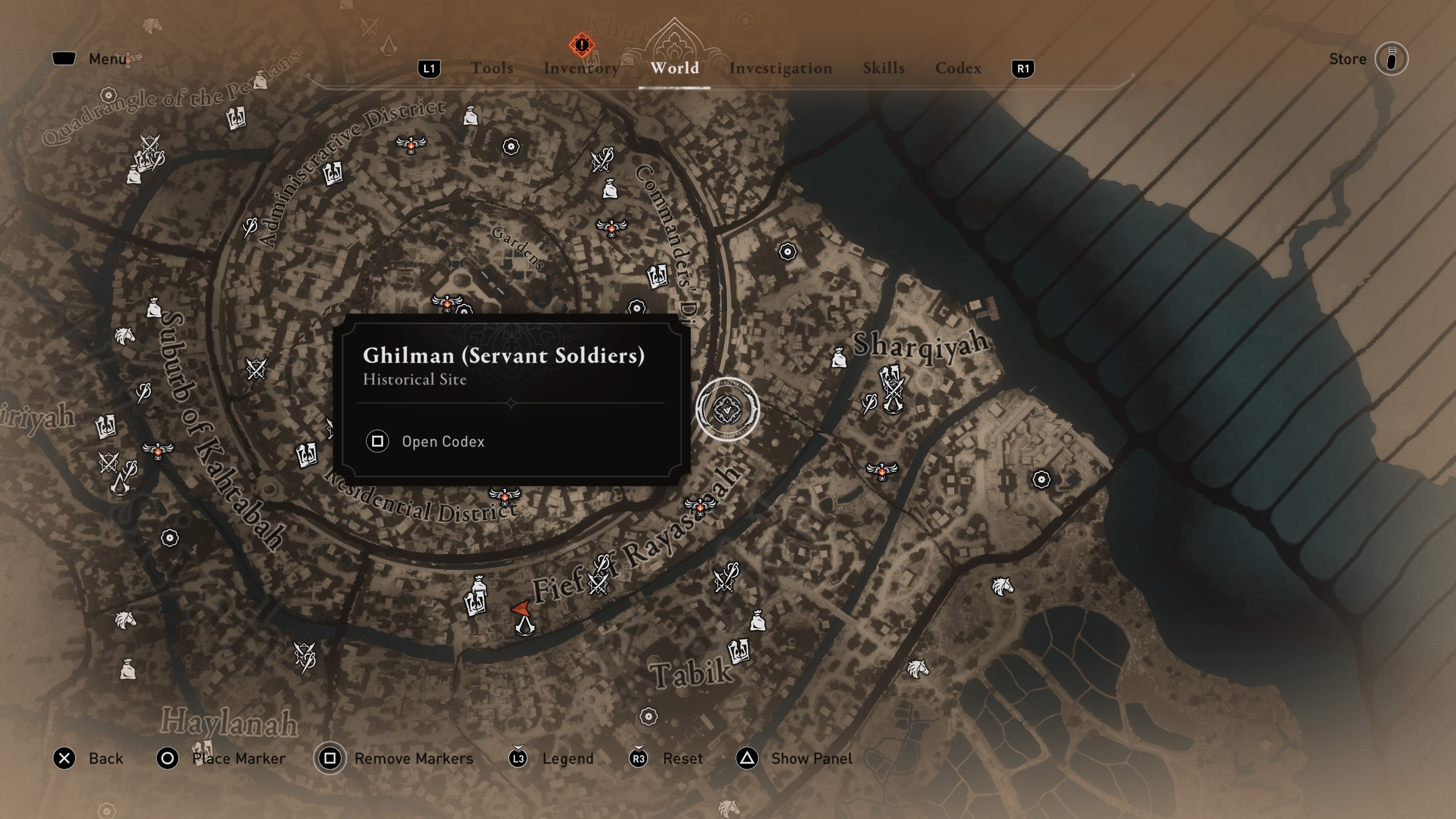Choose the Place Marker option
The height and width of the screenshot is (819, 1456).
(x=238, y=758)
